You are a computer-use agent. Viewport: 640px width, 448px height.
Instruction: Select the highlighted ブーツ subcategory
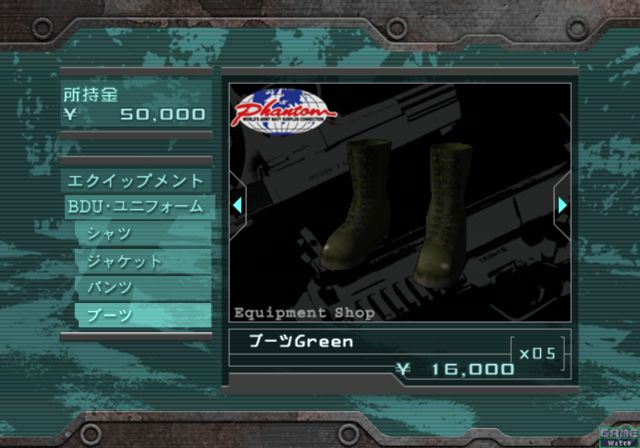pos(142,314)
